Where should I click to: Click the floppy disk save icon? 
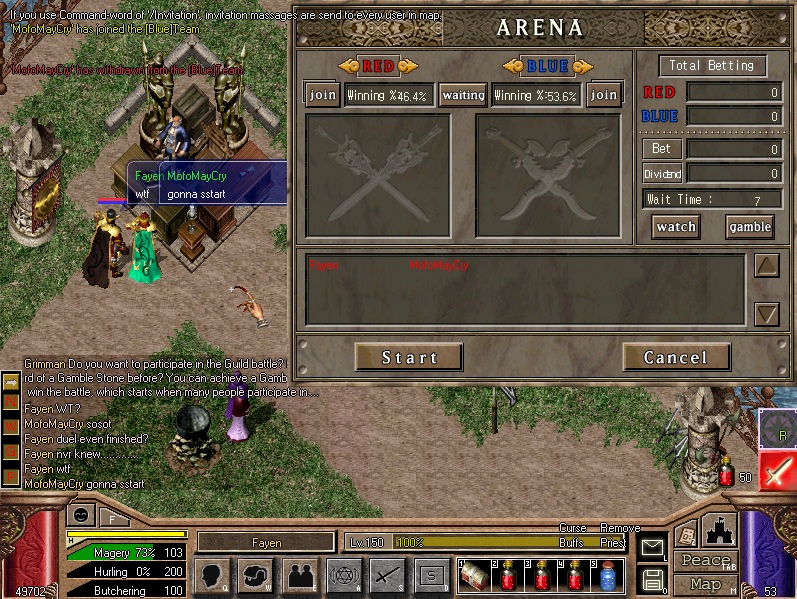coord(652,579)
